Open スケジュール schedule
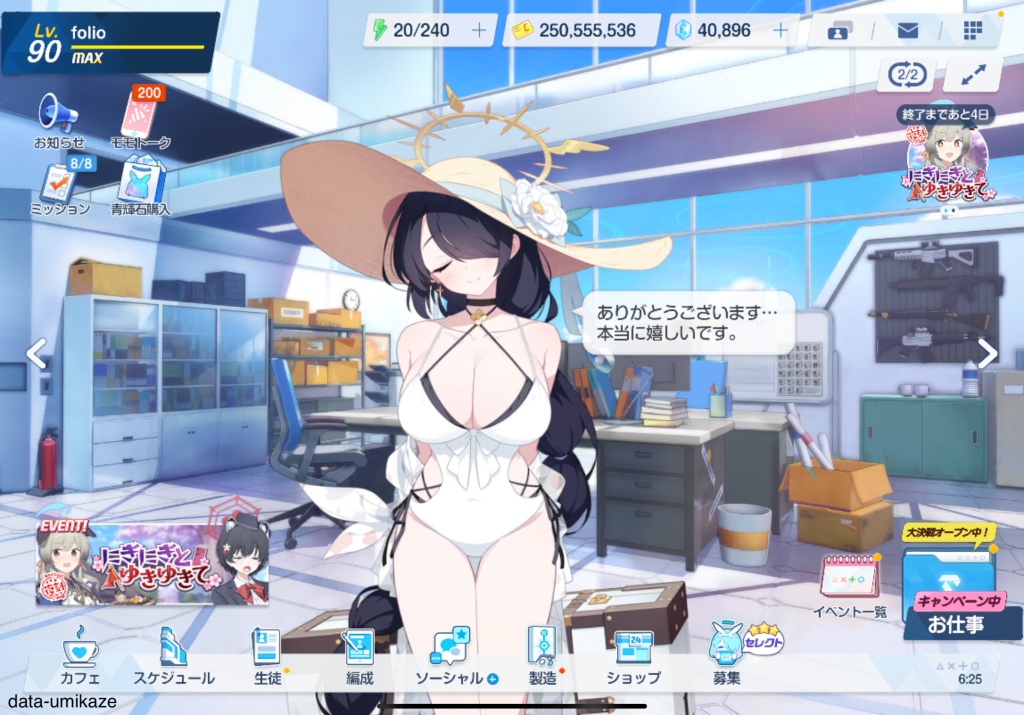Image resolution: width=1024 pixels, height=715 pixels. [x=173, y=655]
